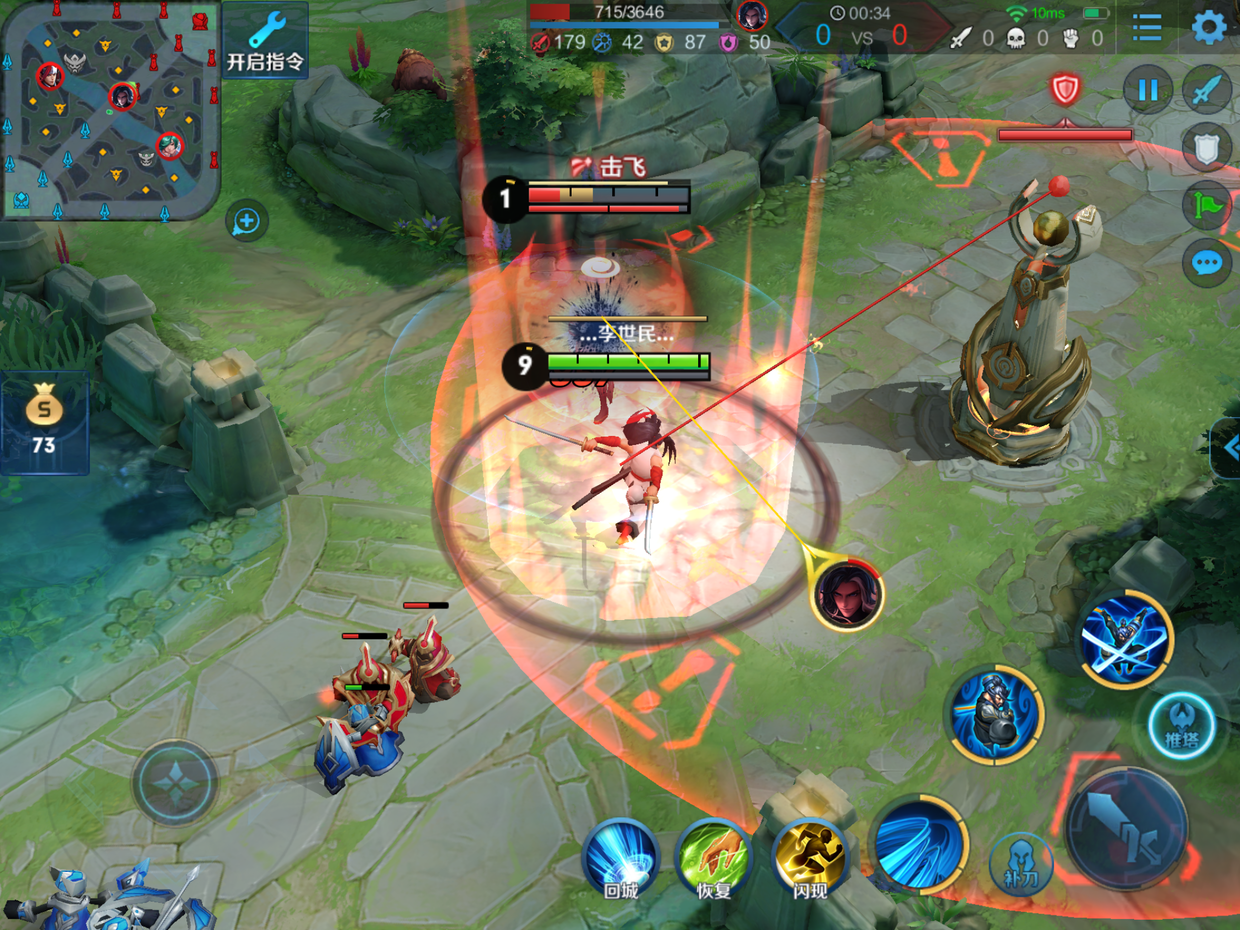Click the minimap
Screen dimensions: 1240x930
(x=110, y=108)
